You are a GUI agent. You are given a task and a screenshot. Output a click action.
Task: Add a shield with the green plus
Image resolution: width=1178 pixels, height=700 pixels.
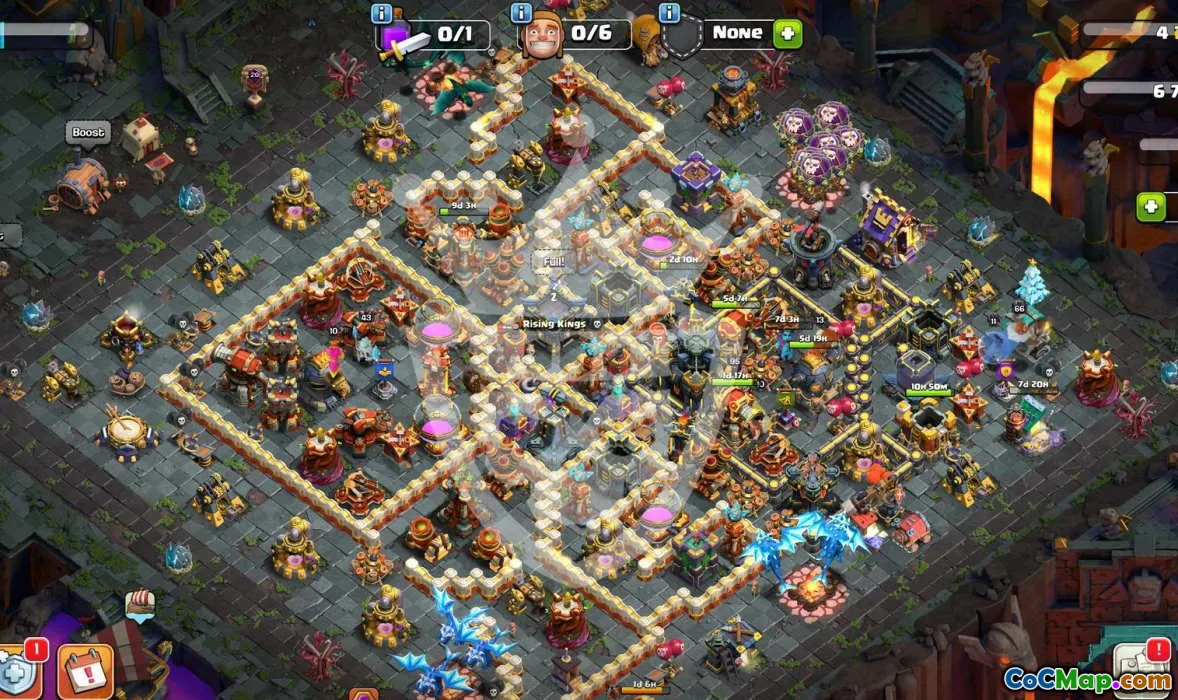pyautogui.click(x=788, y=33)
